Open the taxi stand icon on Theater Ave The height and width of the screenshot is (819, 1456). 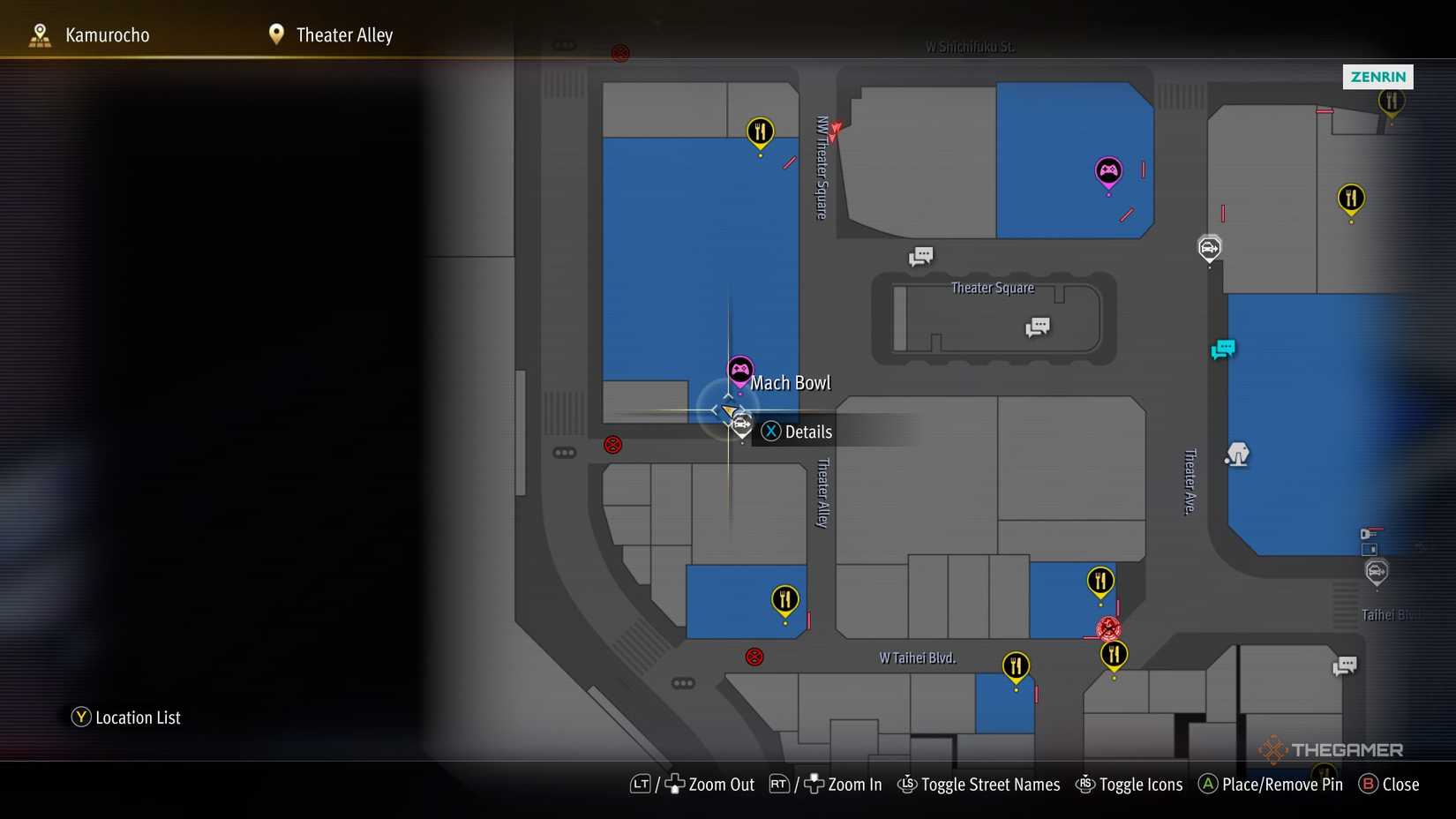[1210, 250]
